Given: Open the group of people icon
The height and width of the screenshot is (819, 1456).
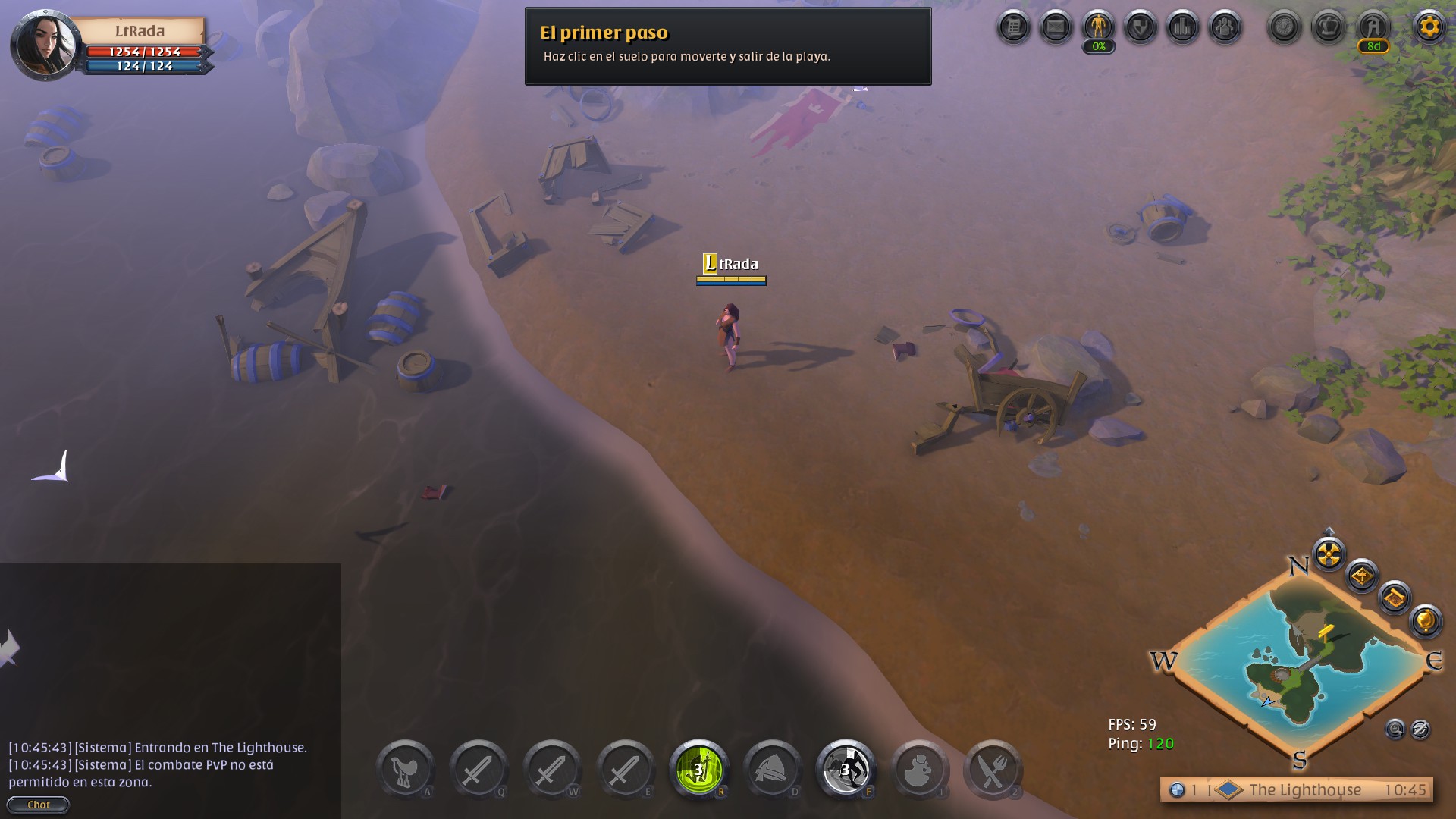Looking at the screenshot, I should pos(1225,28).
